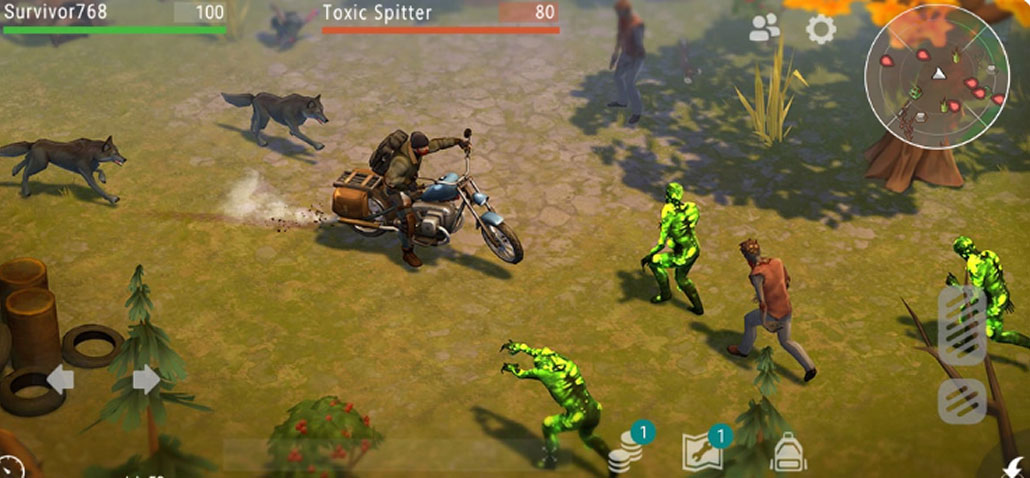Tap the left arrow button
Image resolution: width=1030 pixels, height=478 pixels.
60,379
